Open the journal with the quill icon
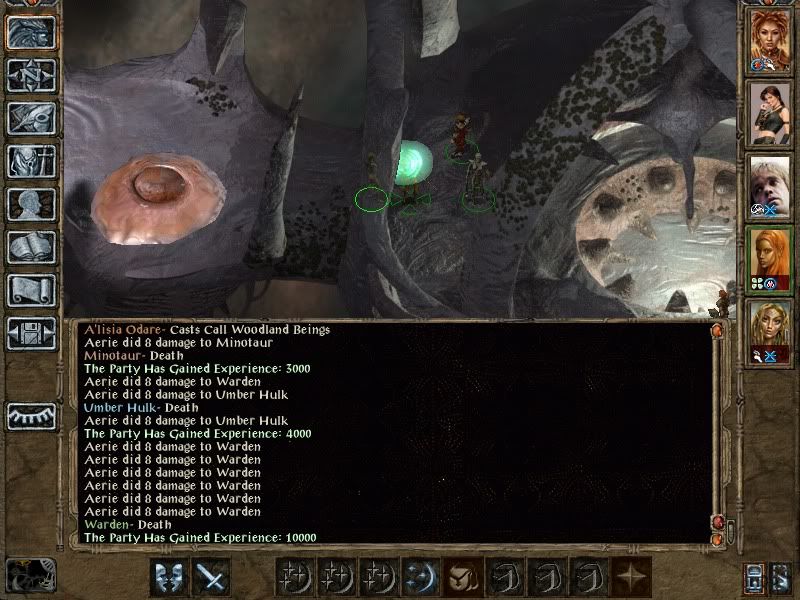Screen dimensions: 800x600 (x=31, y=118)
